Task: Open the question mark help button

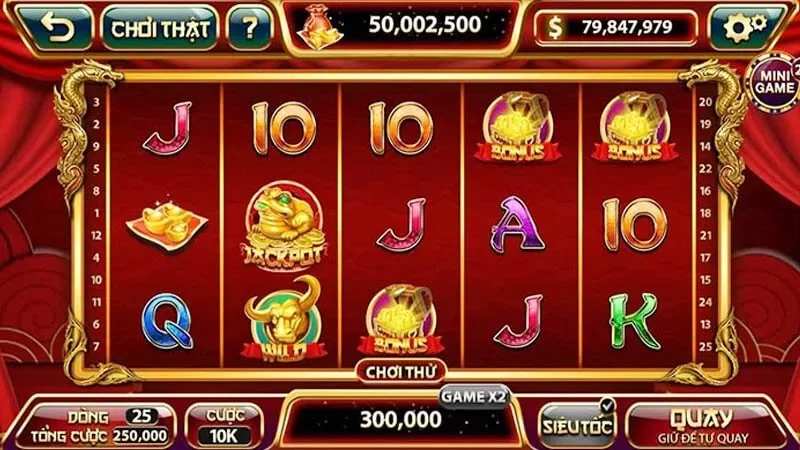Action: pos(249,27)
